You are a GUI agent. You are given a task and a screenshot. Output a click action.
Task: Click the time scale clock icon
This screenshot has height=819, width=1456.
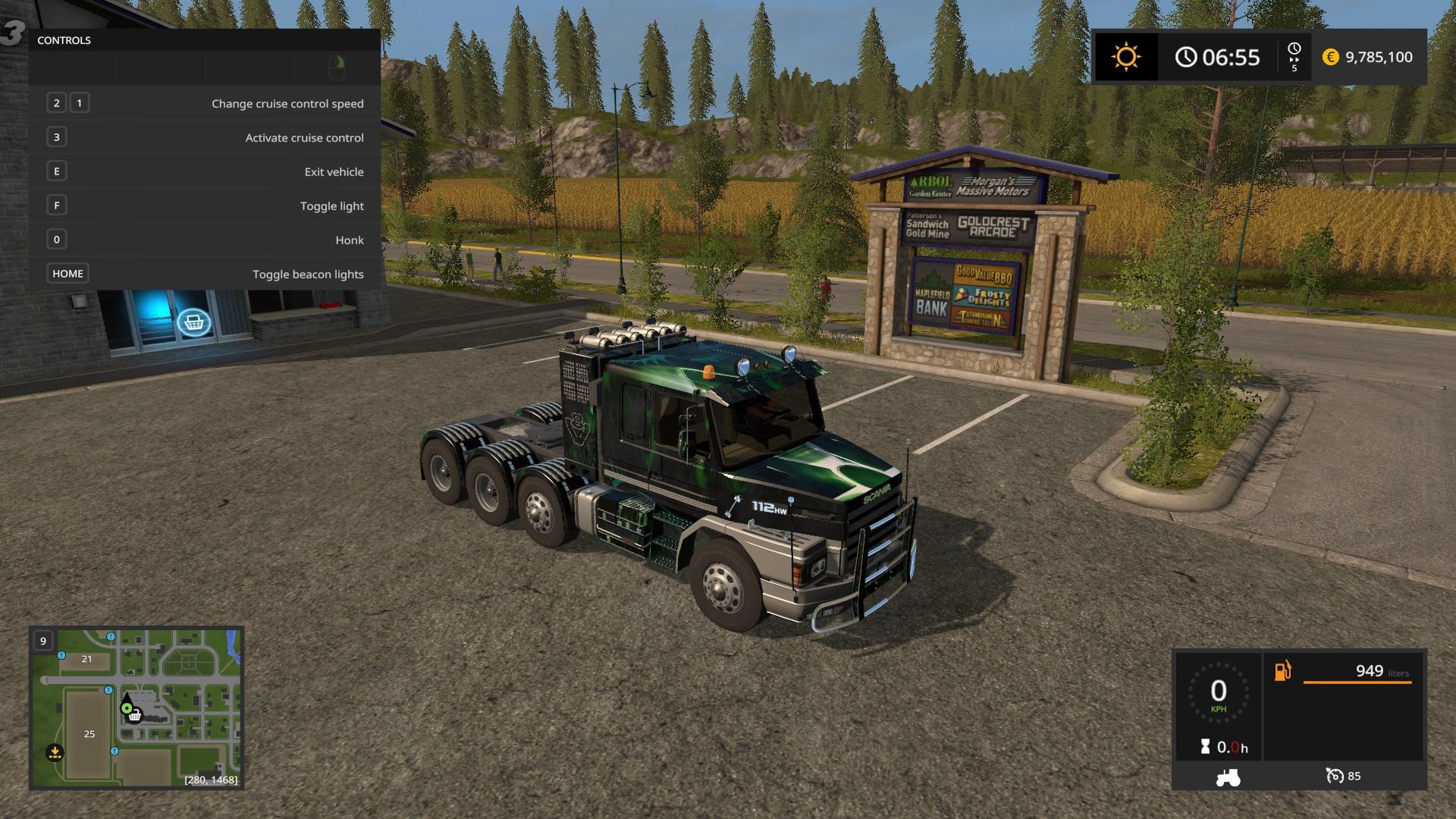click(x=1294, y=49)
